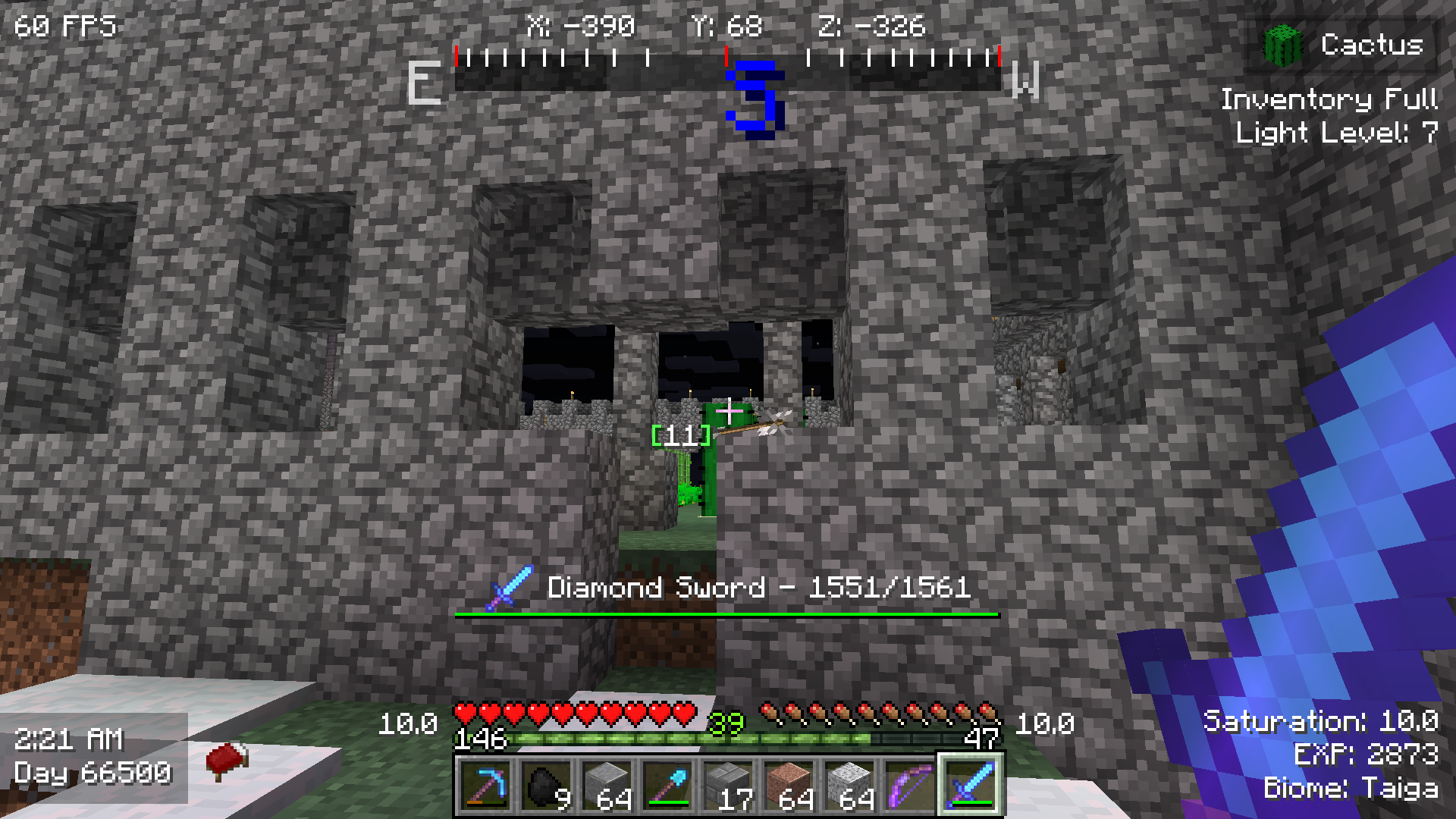Select the coal stack hotbar slot
This screenshot has height=819, width=1456.
(546, 785)
